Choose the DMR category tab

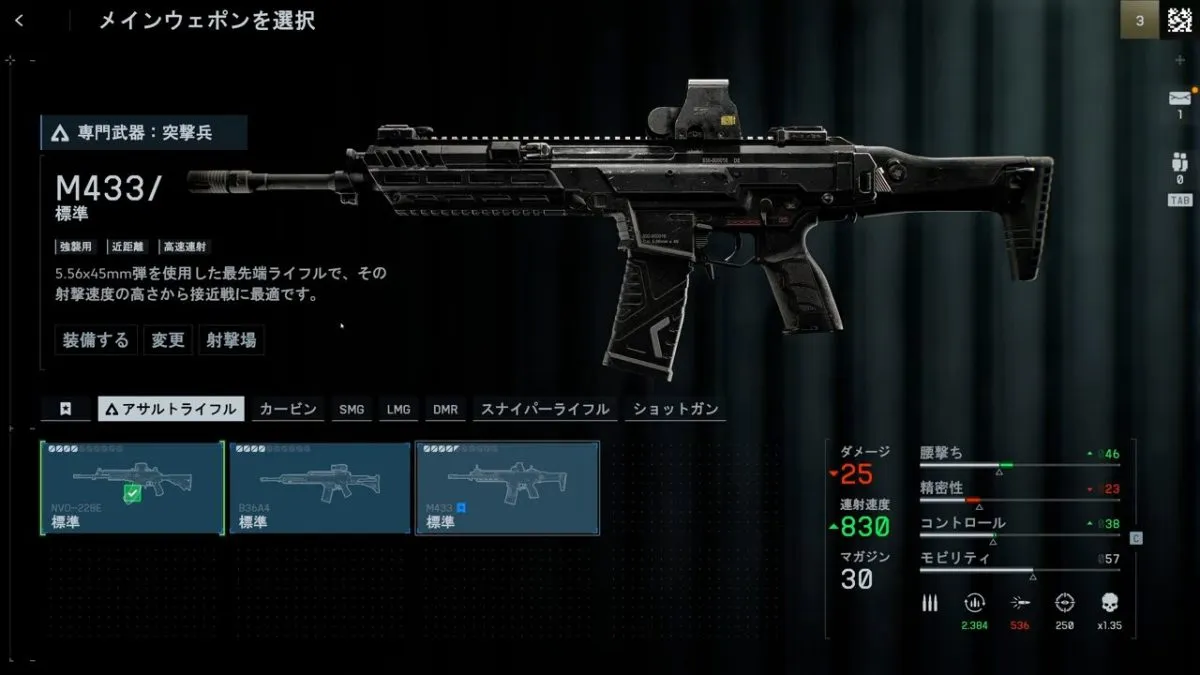point(445,409)
